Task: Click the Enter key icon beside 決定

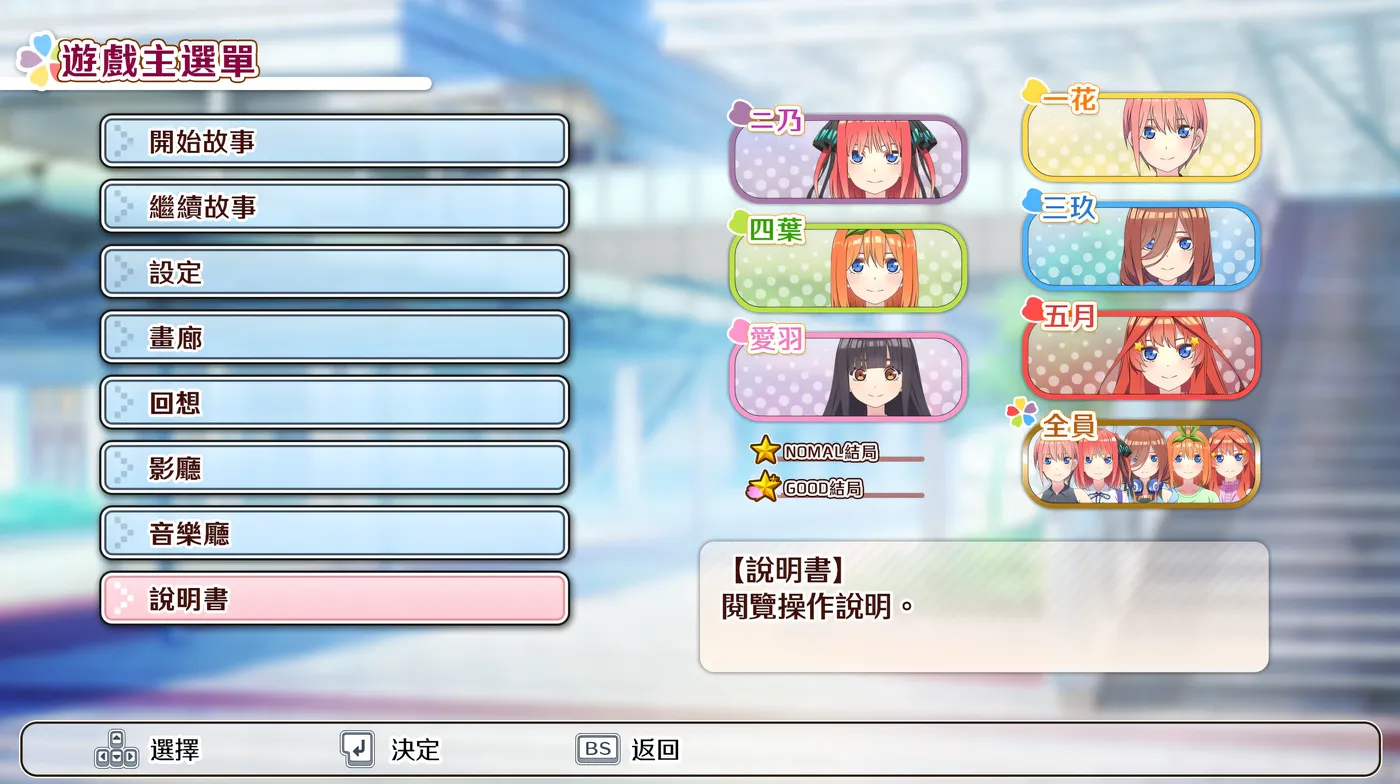Action: [x=358, y=748]
